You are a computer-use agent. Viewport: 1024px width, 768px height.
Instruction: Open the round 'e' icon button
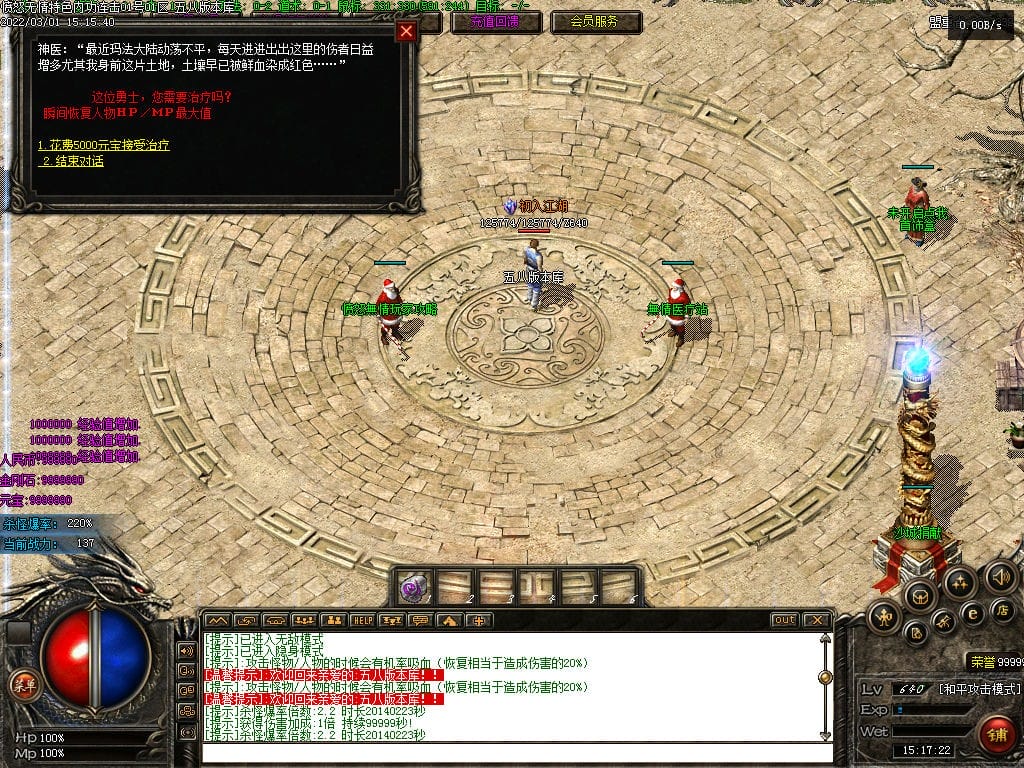(x=971, y=612)
